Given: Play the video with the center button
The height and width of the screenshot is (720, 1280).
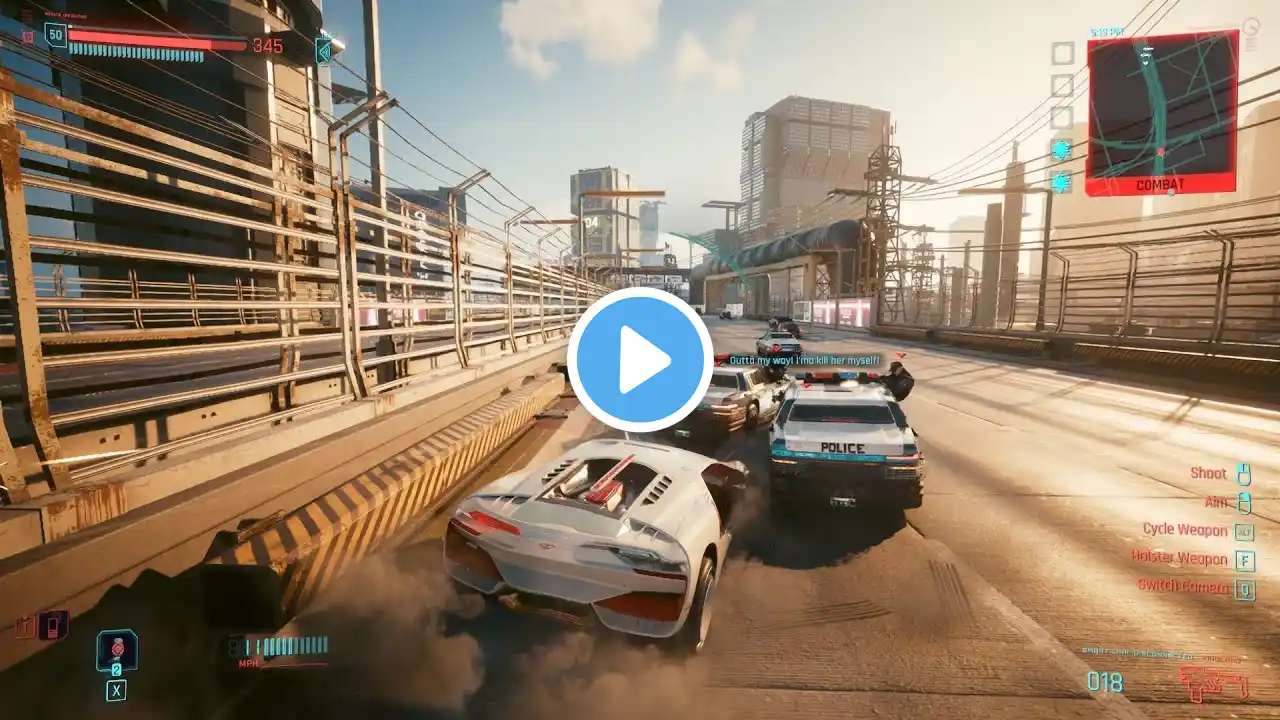Looking at the screenshot, I should point(640,360).
